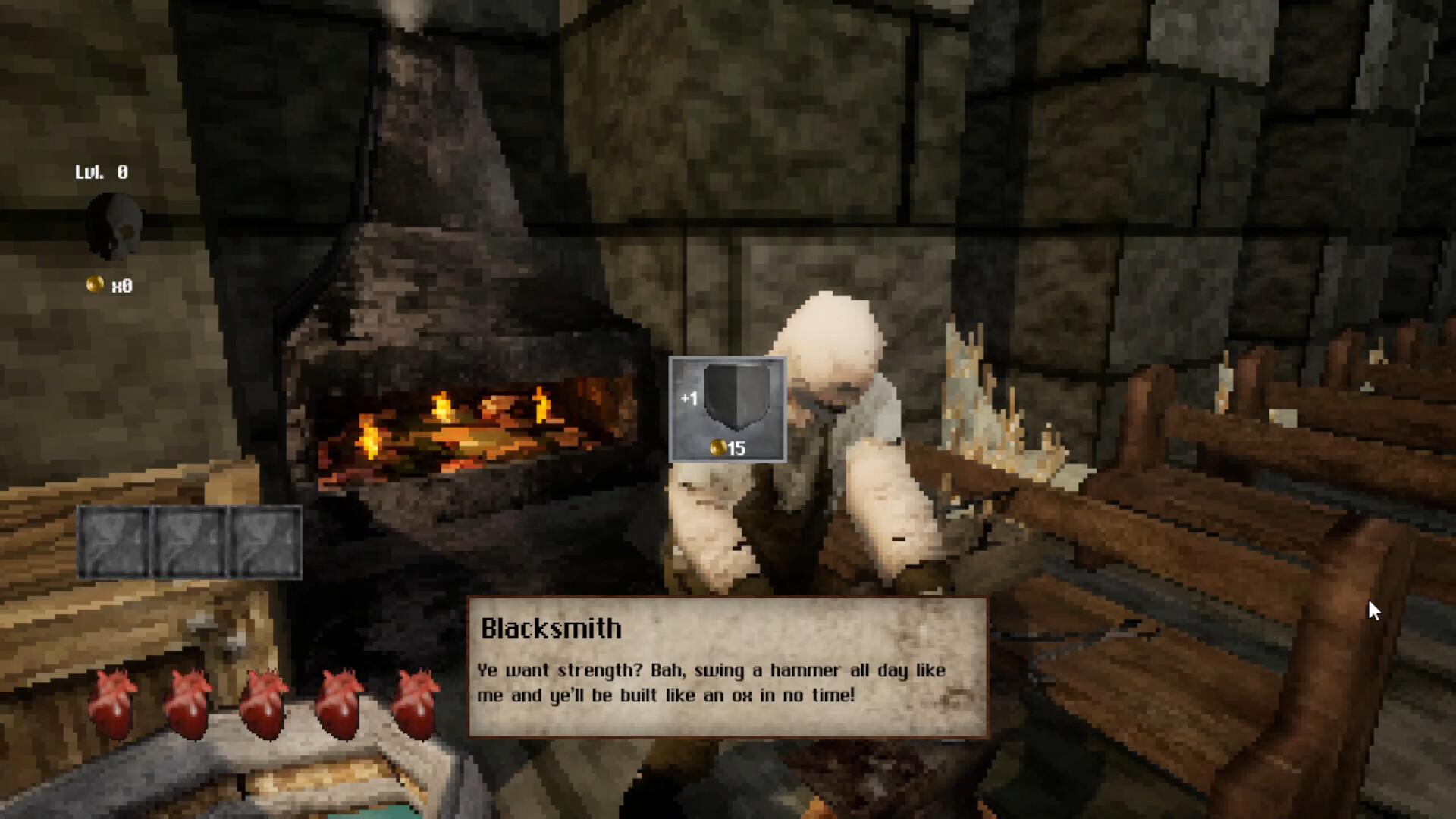Click the blacksmith dialogue text
1456x819 pixels.
pyautogui.click(x=711, y=682)
